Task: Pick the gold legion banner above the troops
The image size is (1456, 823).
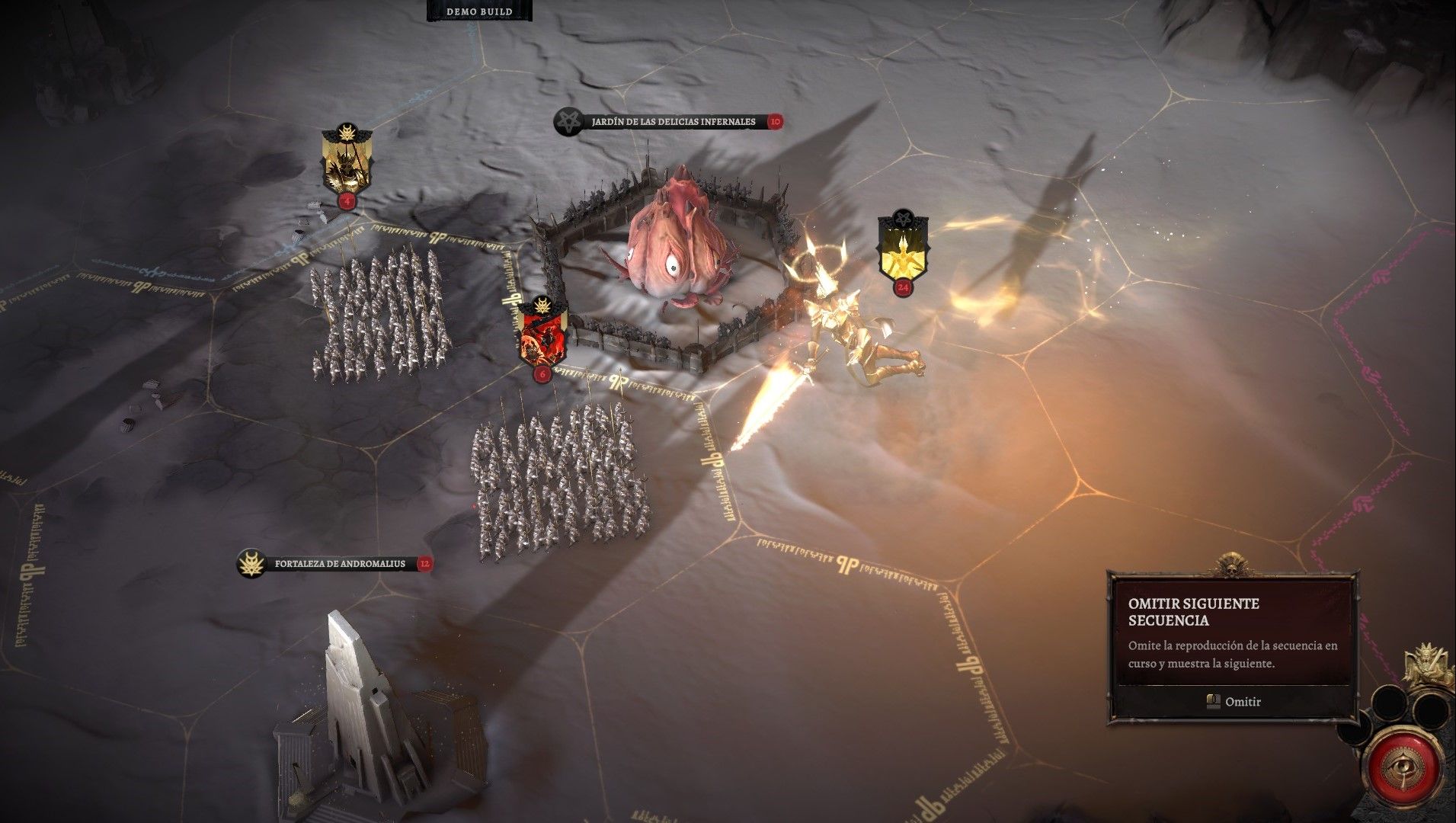Action: tap(347, 162)
